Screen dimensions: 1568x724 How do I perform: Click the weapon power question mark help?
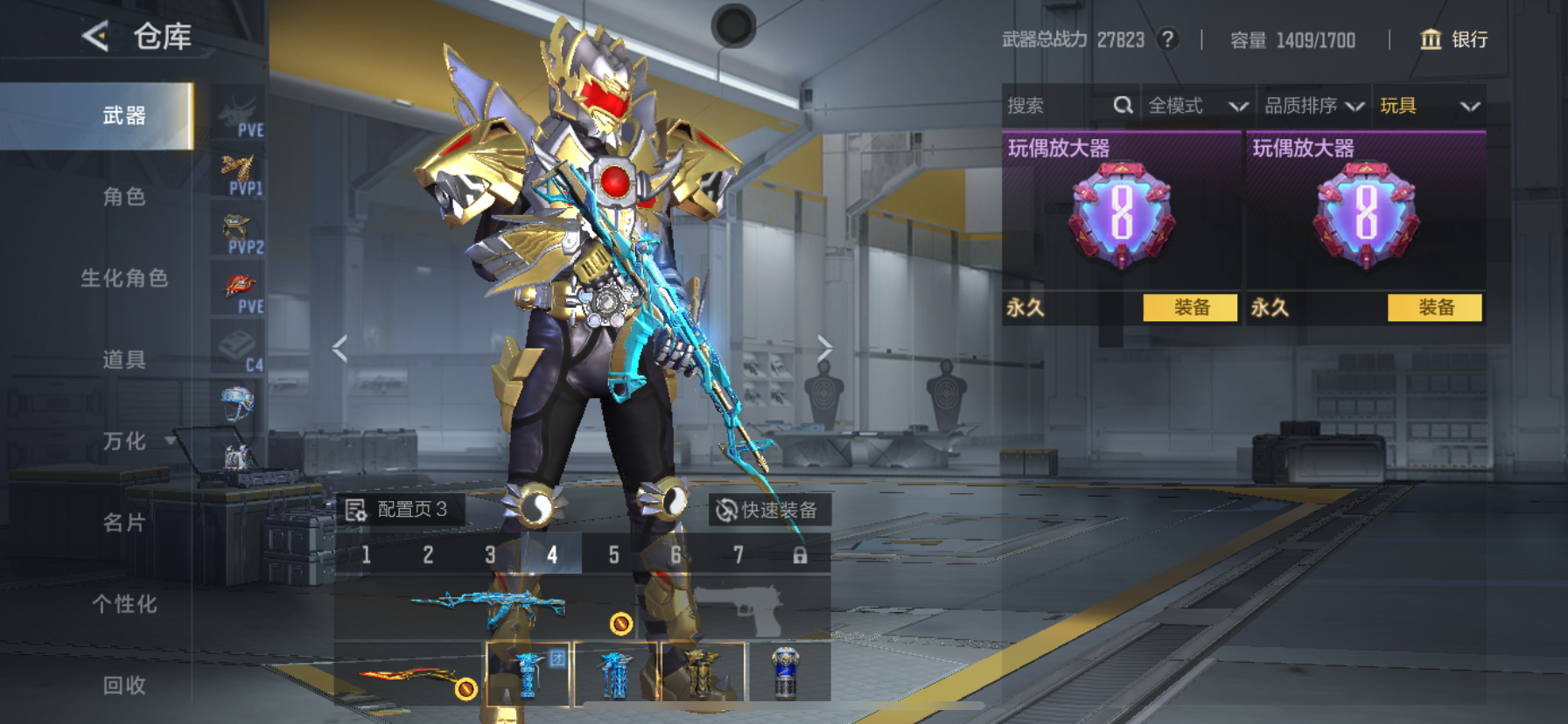1167,39
